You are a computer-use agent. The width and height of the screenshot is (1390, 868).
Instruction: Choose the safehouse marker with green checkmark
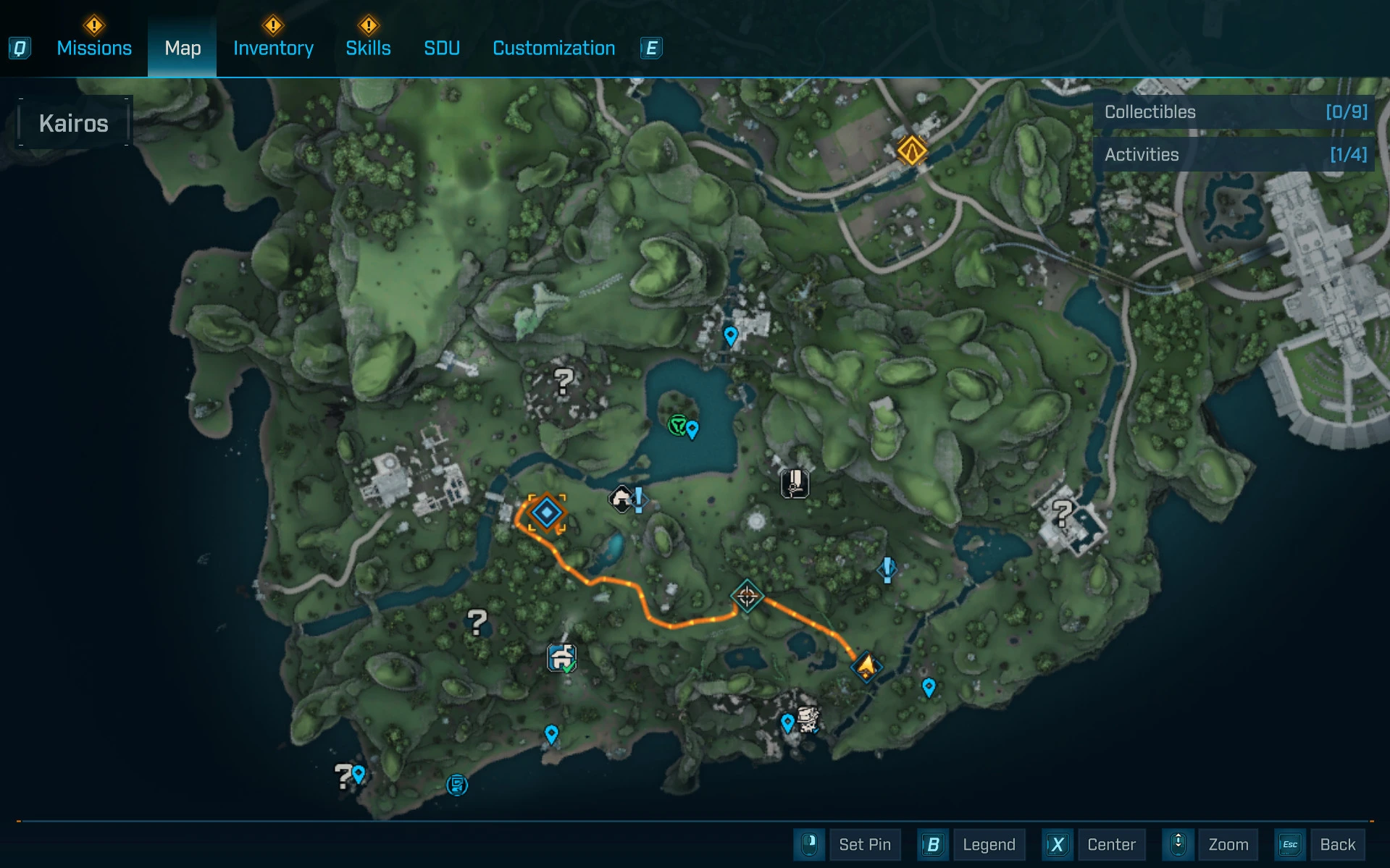pyautogui.click(x=561, y=659)
